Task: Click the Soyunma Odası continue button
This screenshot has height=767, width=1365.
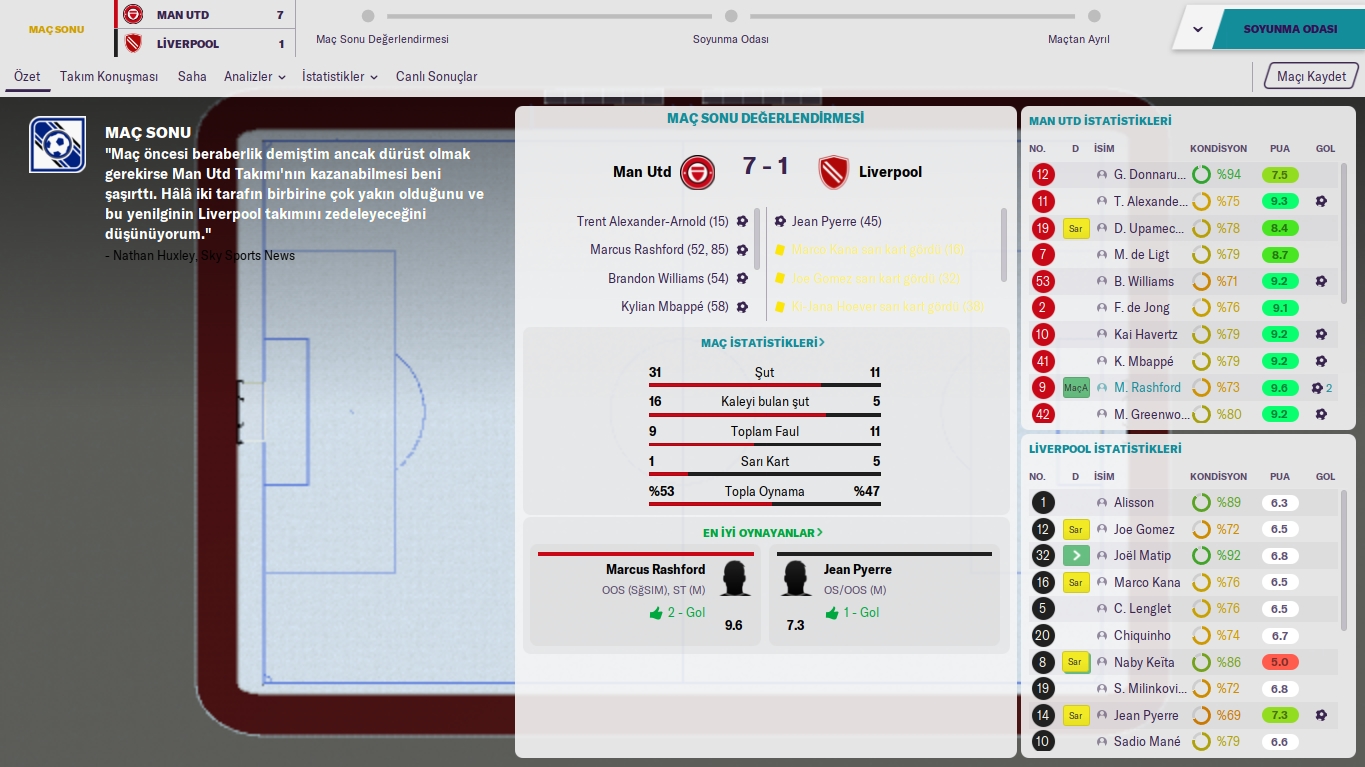Action: 1289,29
